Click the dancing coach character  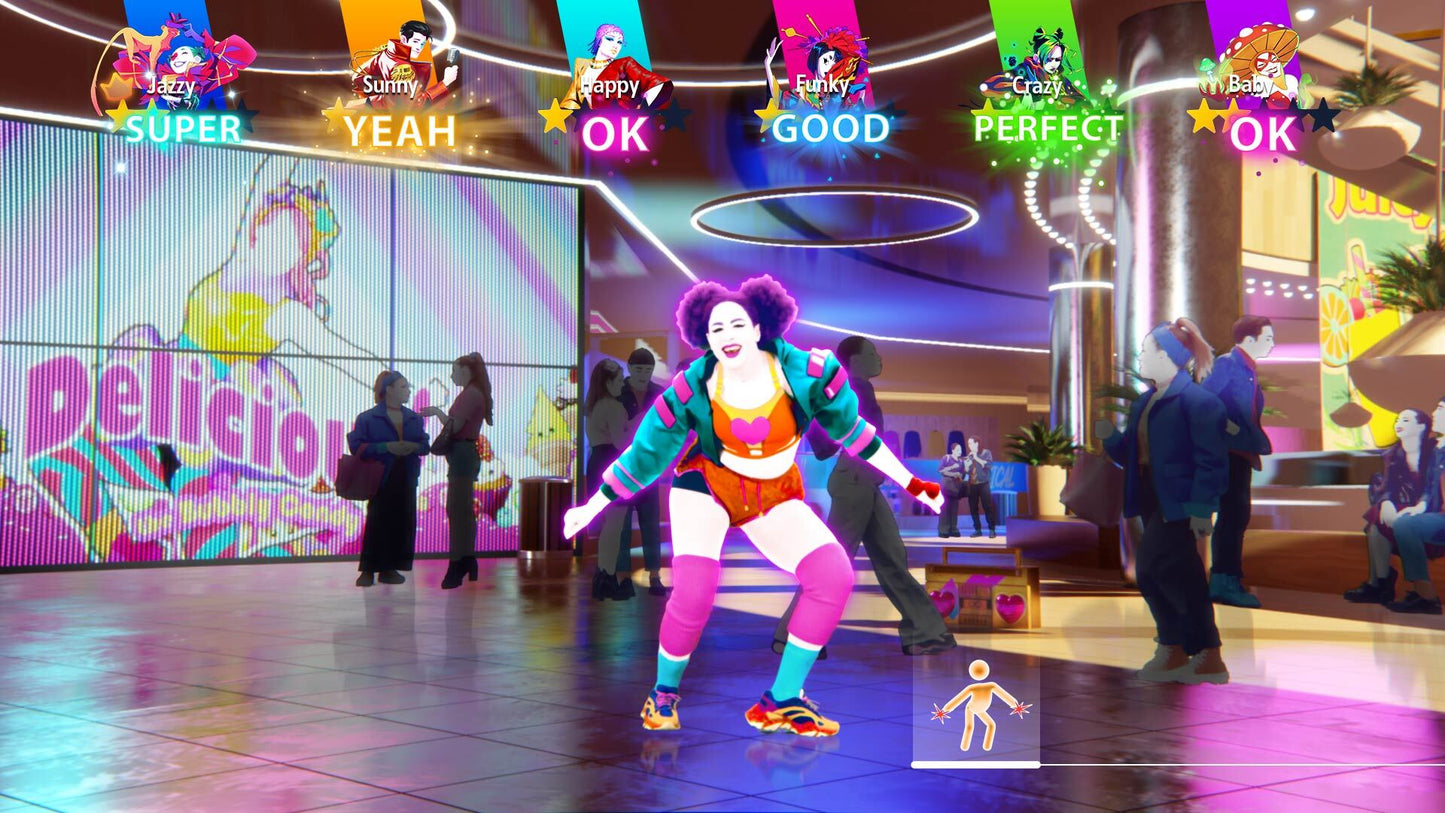click(x=737, y=480)
